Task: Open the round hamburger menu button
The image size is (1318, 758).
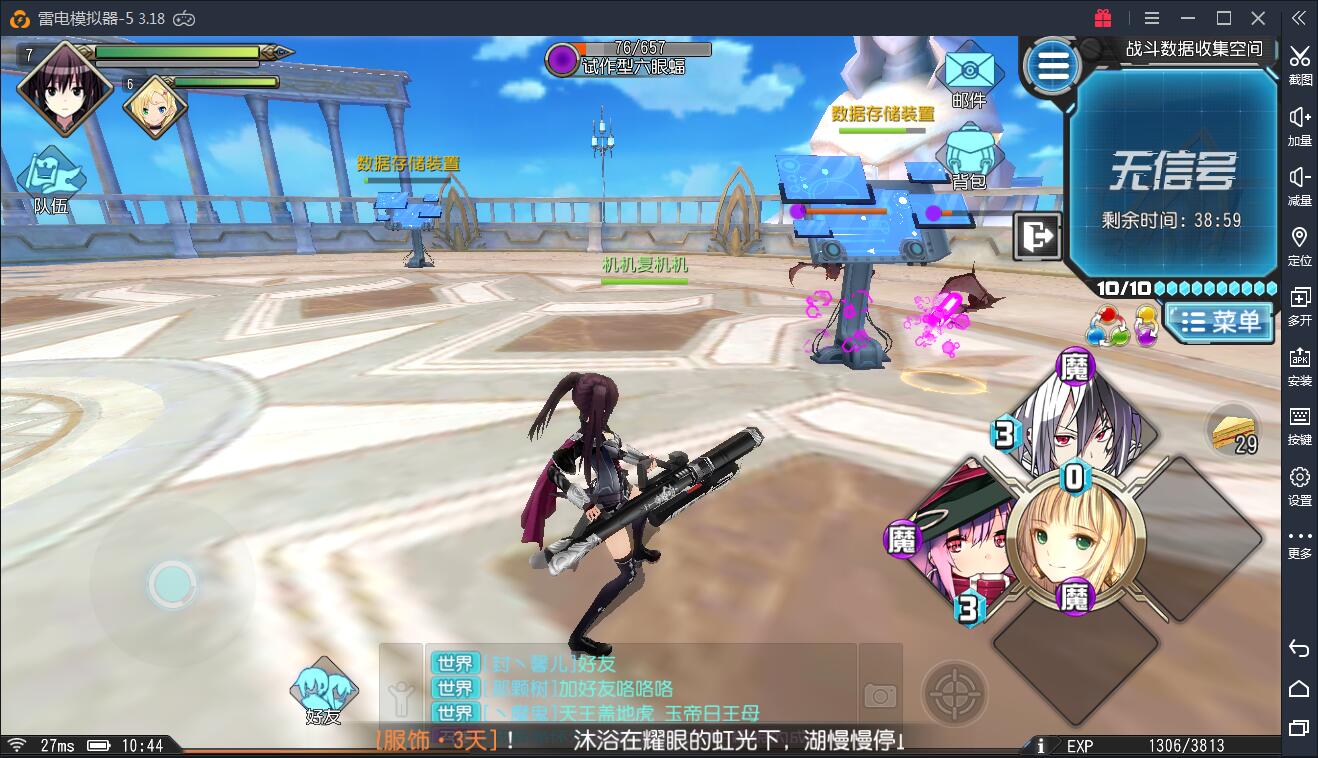Action: 1052,67
